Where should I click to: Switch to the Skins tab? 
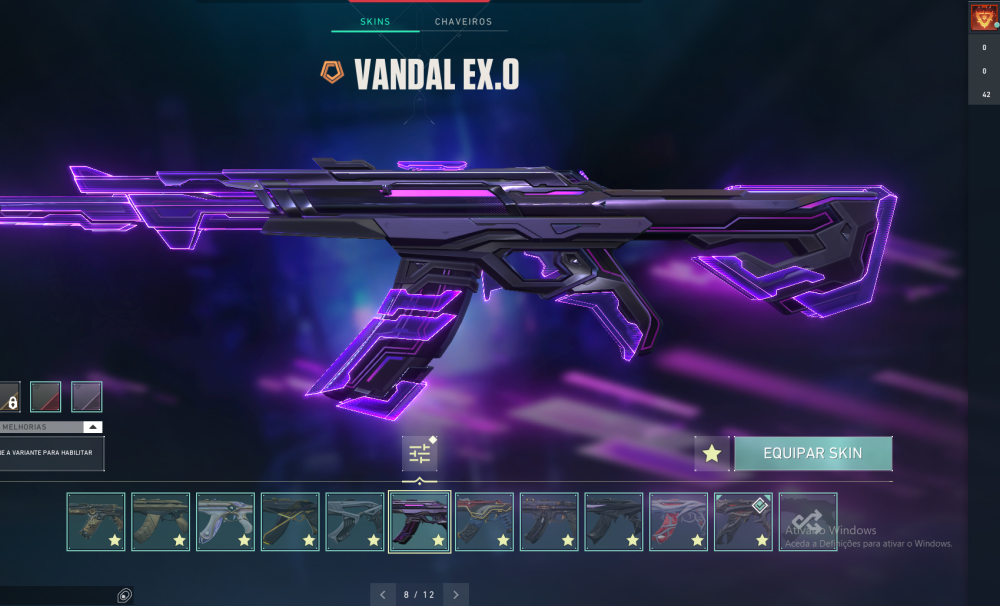[x=375, y=21]
